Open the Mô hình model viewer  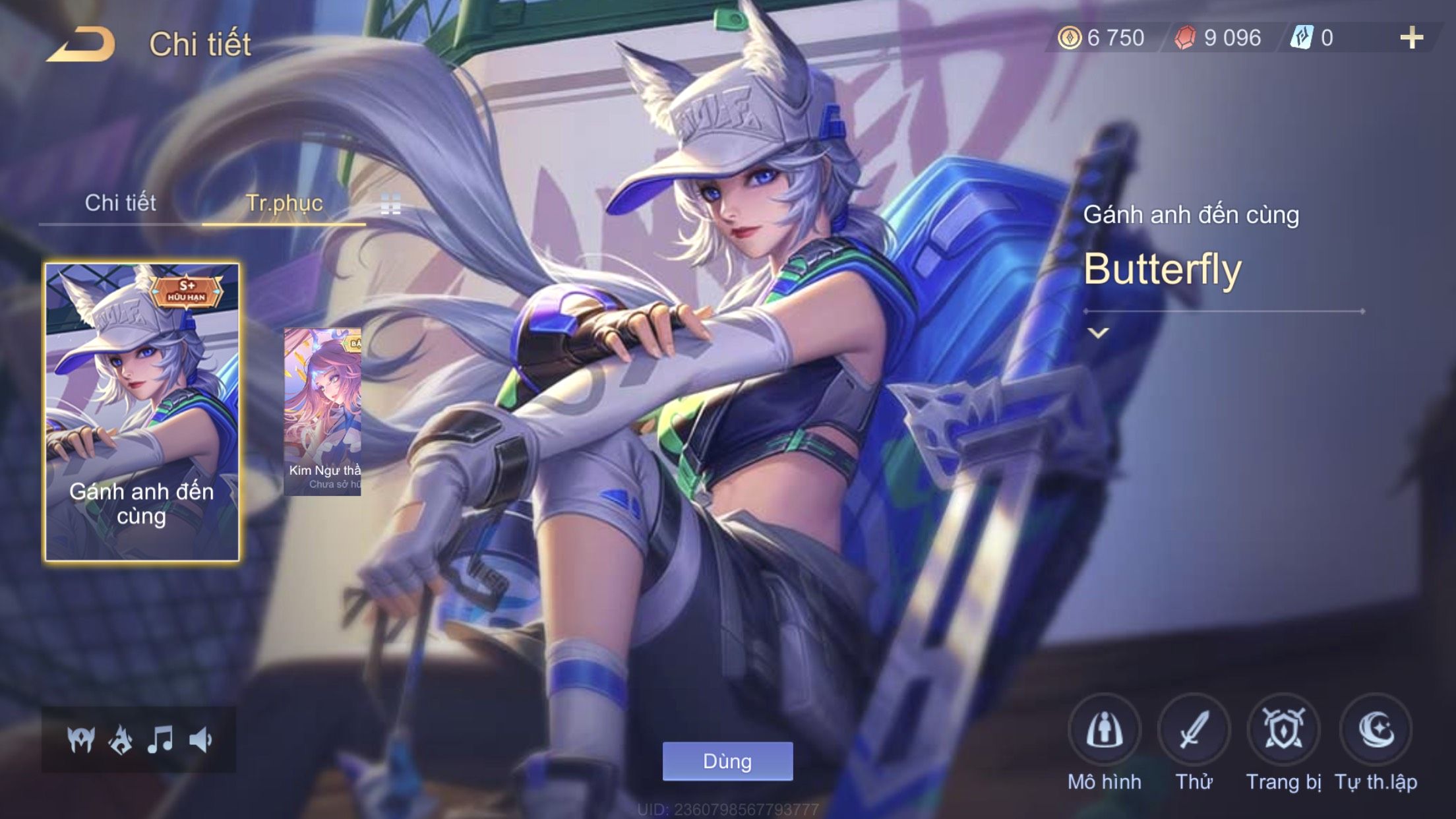pos(1105,731)
